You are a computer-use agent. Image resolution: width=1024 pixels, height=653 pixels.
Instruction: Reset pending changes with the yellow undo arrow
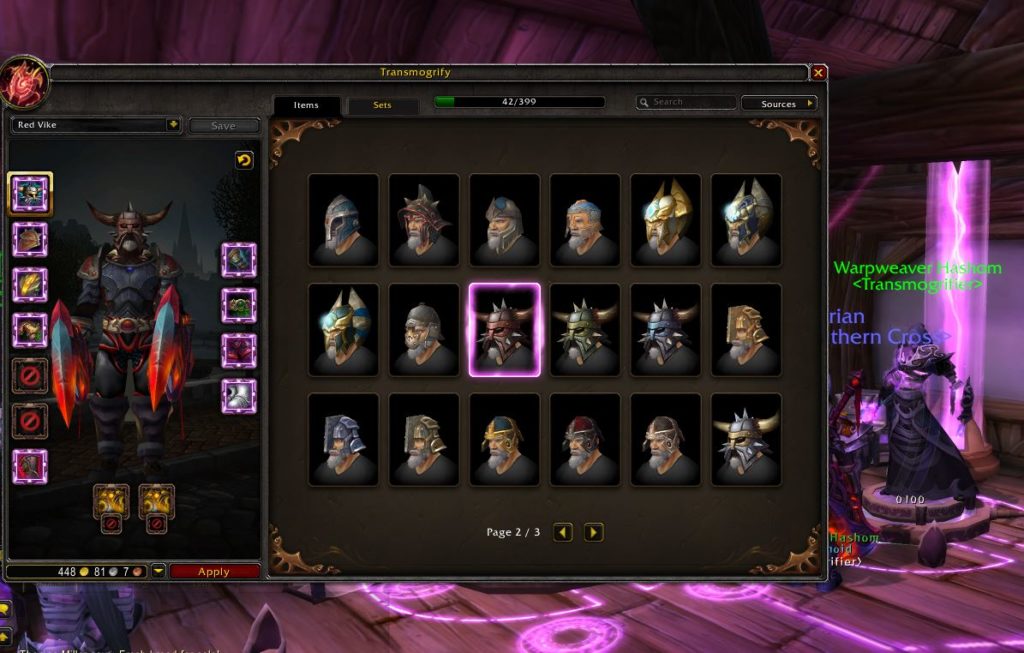pyautogui.click(x=244, y=160)
